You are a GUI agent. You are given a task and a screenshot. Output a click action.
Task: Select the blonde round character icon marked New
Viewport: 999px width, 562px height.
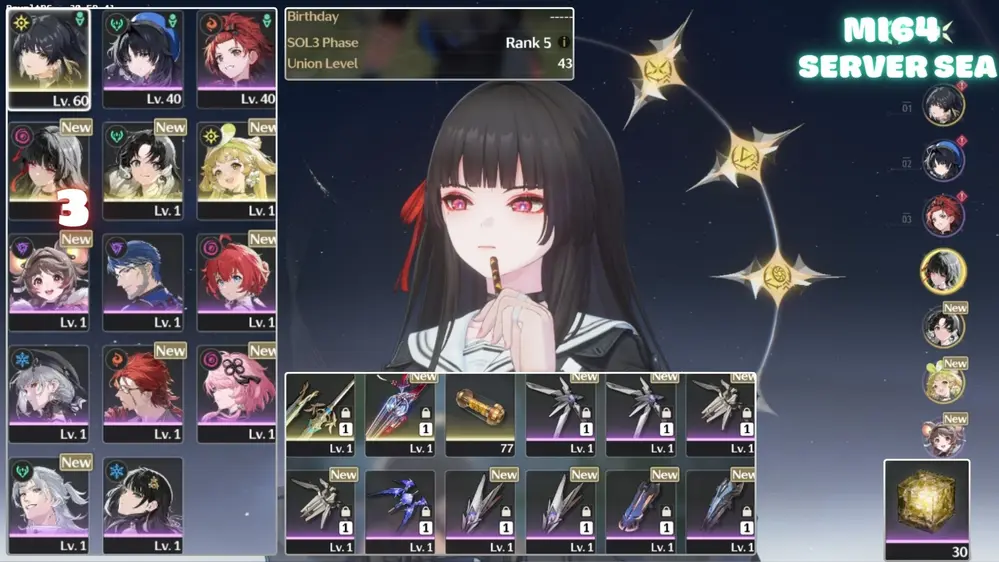tap(943, 382)
